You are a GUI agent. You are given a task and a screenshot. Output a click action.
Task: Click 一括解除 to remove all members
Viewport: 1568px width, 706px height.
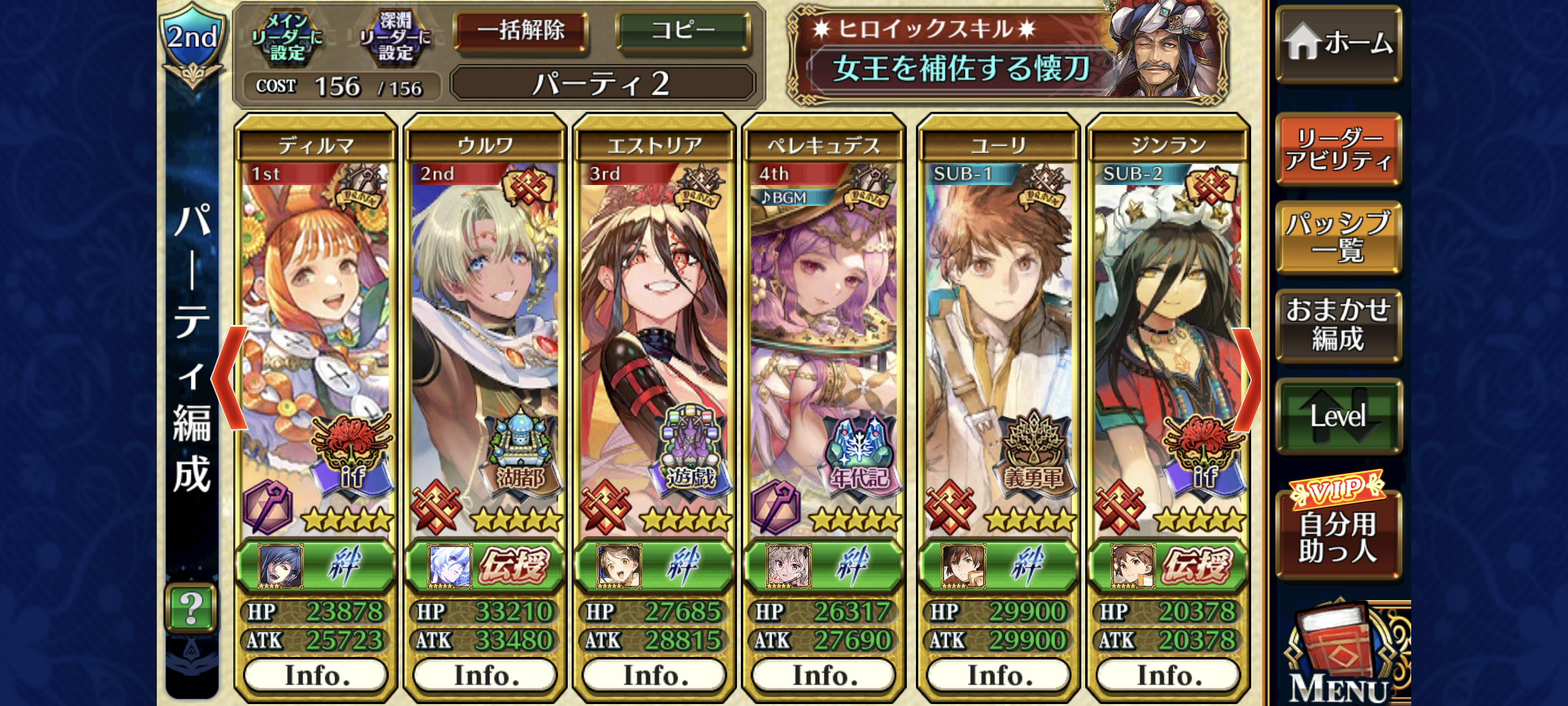521,31
